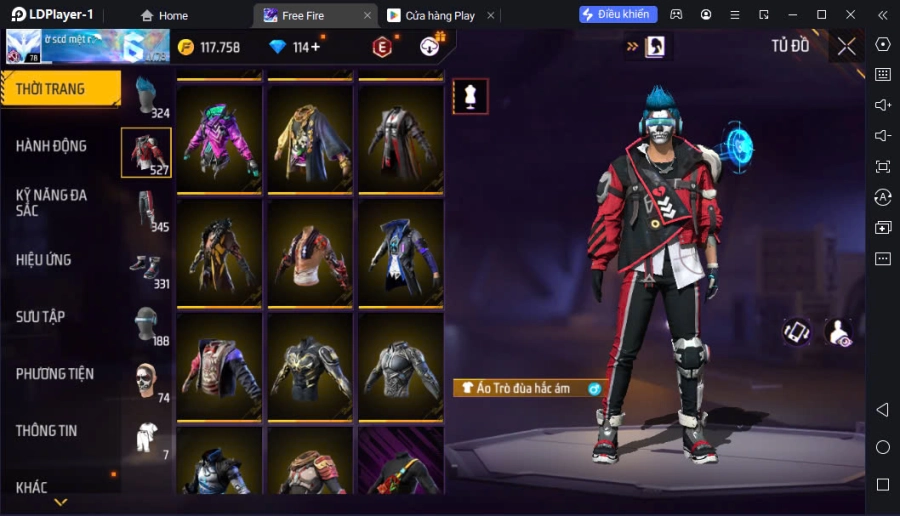The height and width of the screenshot is (516, 900).
Task: Open the HIỆU ỨNG category
Action: pos(44,260)
